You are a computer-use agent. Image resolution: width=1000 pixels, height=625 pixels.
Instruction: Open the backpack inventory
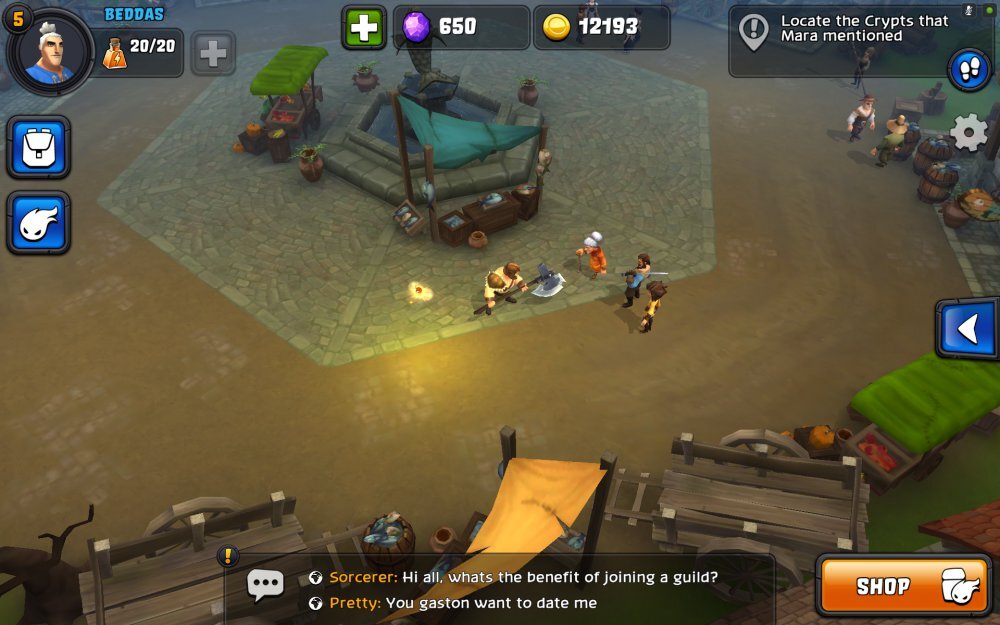click(x=39, y=148)
